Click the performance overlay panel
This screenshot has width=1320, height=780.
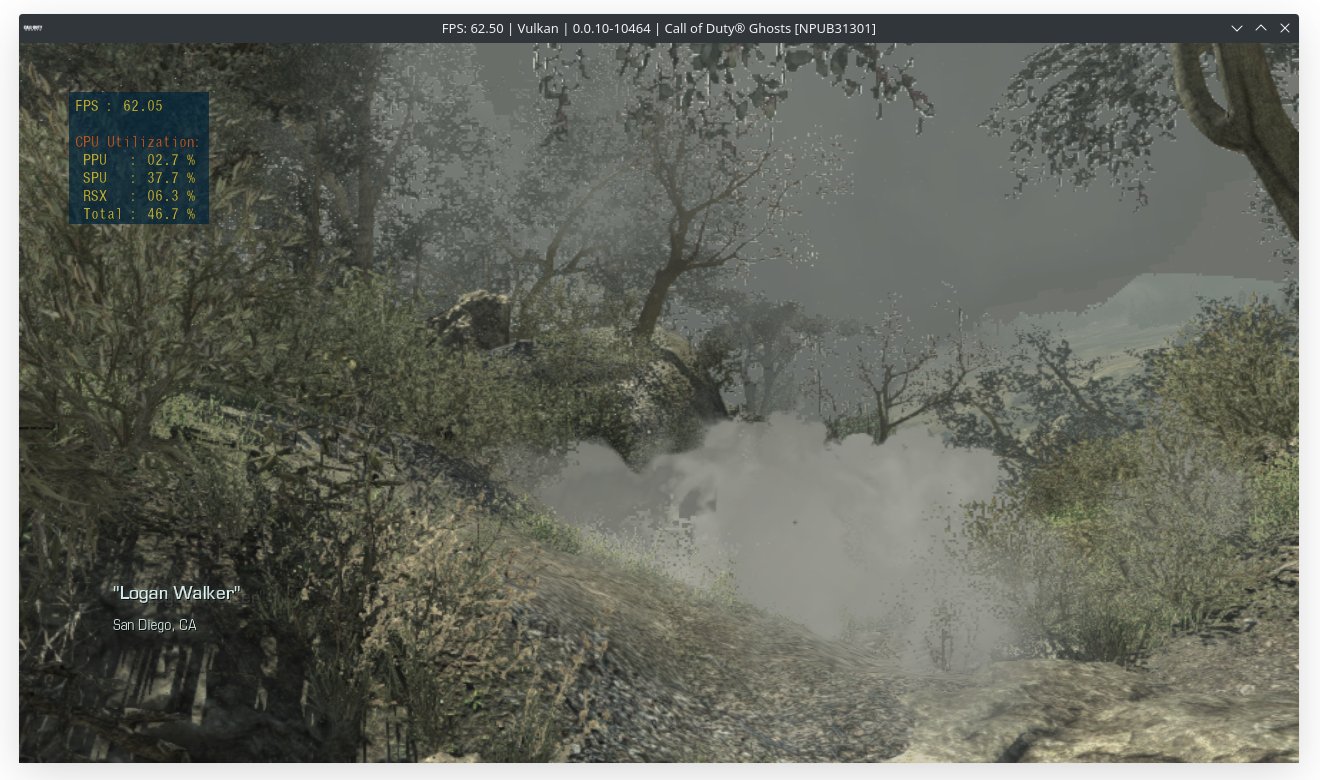pos(139,157)
